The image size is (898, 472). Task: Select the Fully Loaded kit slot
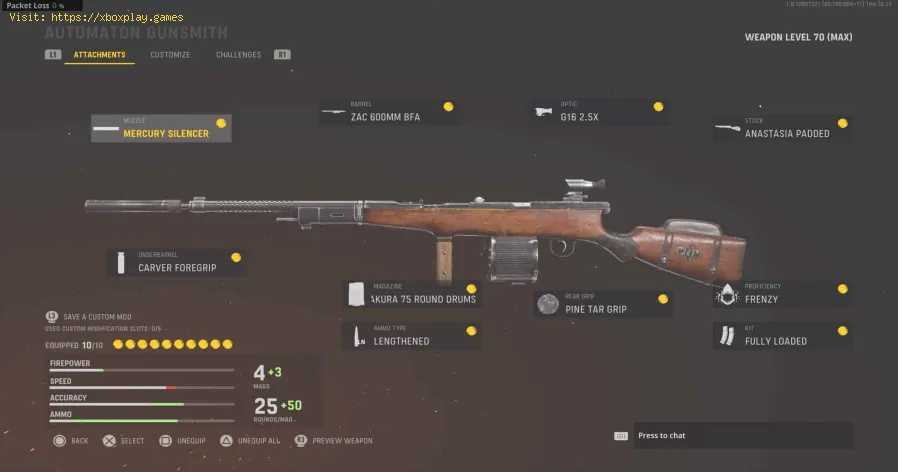click(x=783, y=336)
